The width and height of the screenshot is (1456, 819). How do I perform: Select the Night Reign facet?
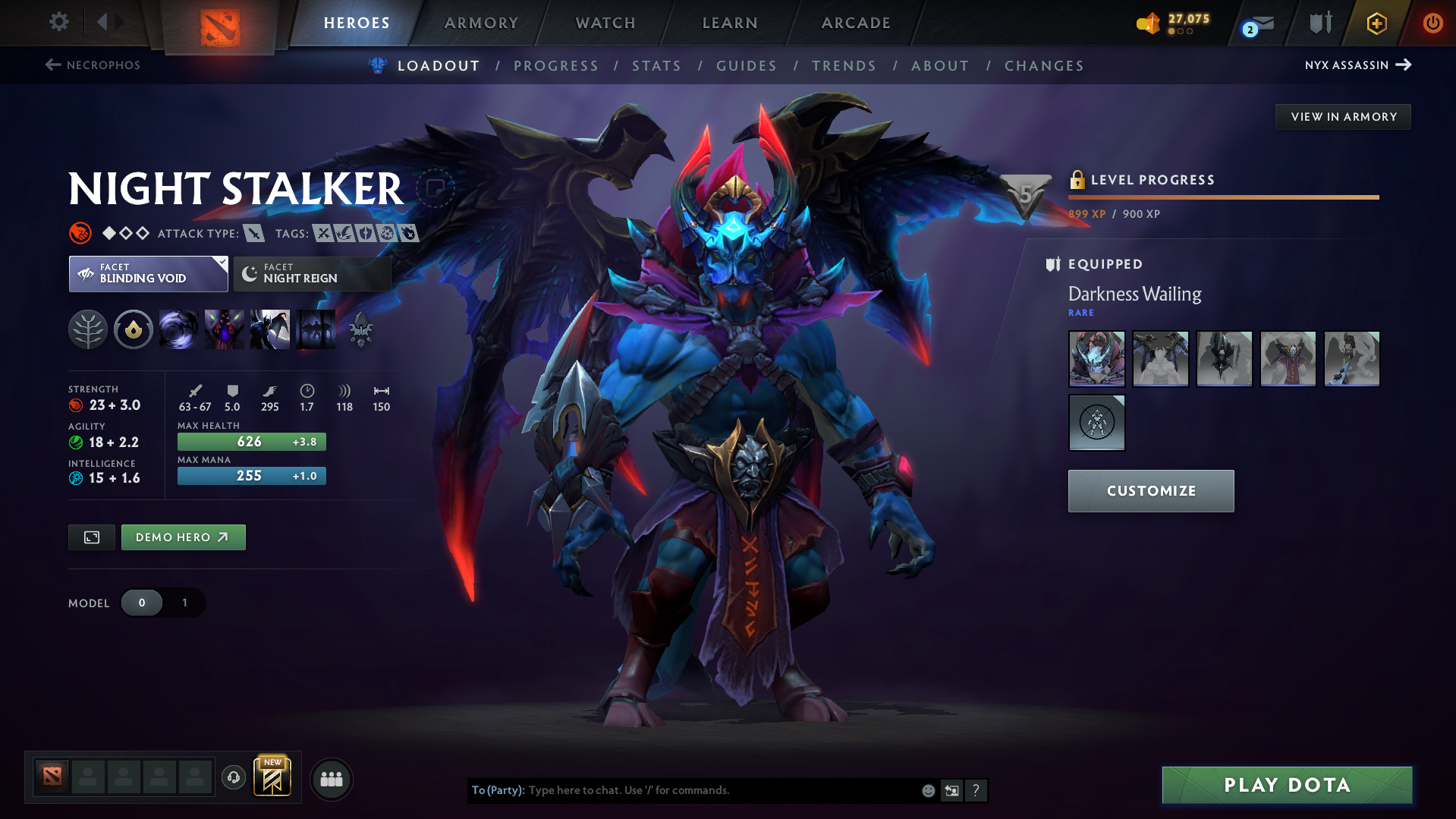tap(312, 273)
